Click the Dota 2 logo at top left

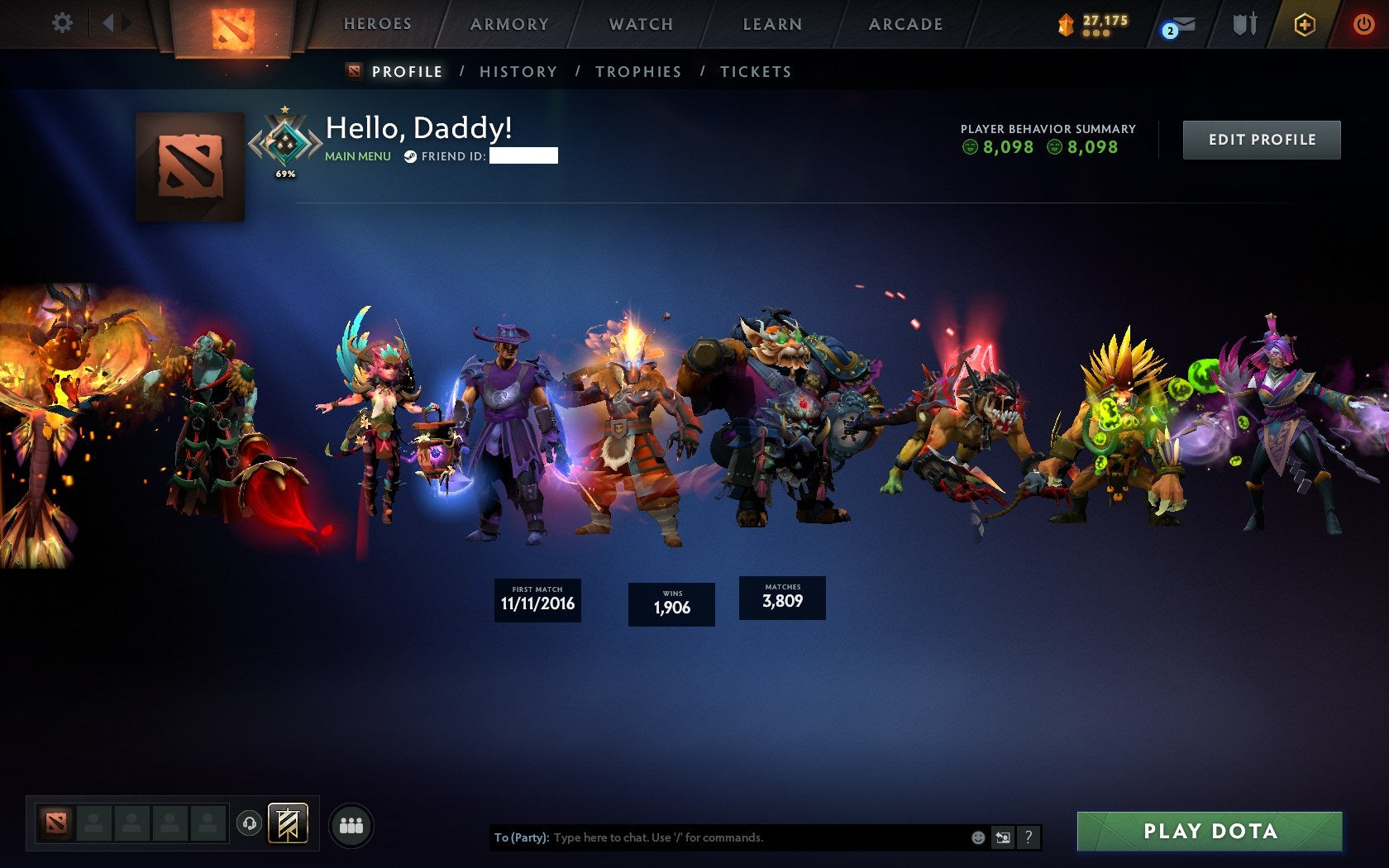(230, 25)
